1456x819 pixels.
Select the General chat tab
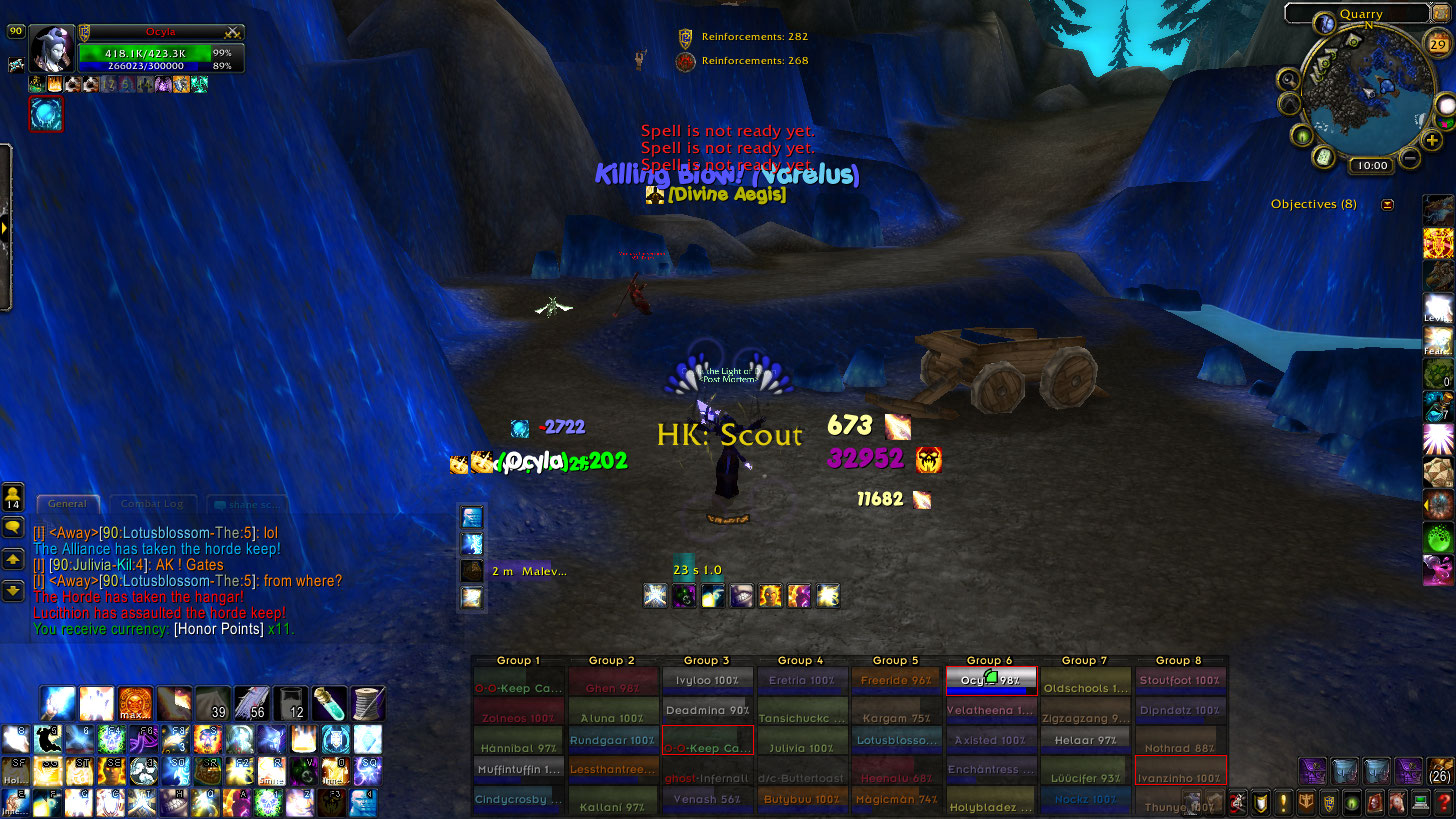tap(68, 504)
